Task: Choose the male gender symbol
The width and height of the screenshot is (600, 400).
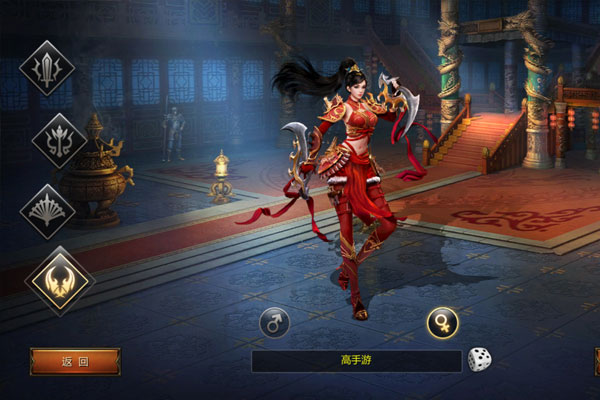Action: (x=274, y=322)
